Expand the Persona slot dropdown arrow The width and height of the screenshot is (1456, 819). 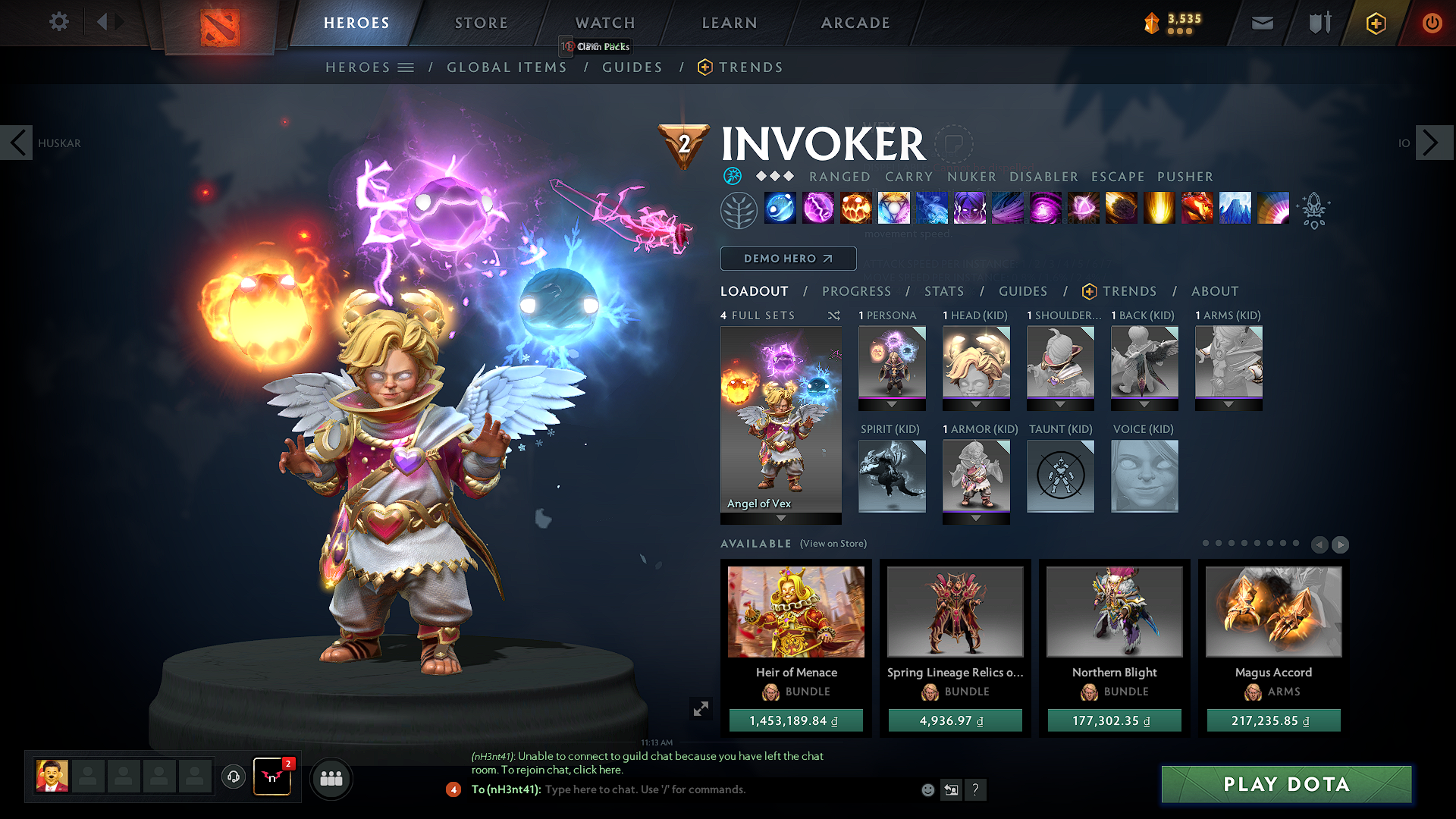click(x=892, y=404)
